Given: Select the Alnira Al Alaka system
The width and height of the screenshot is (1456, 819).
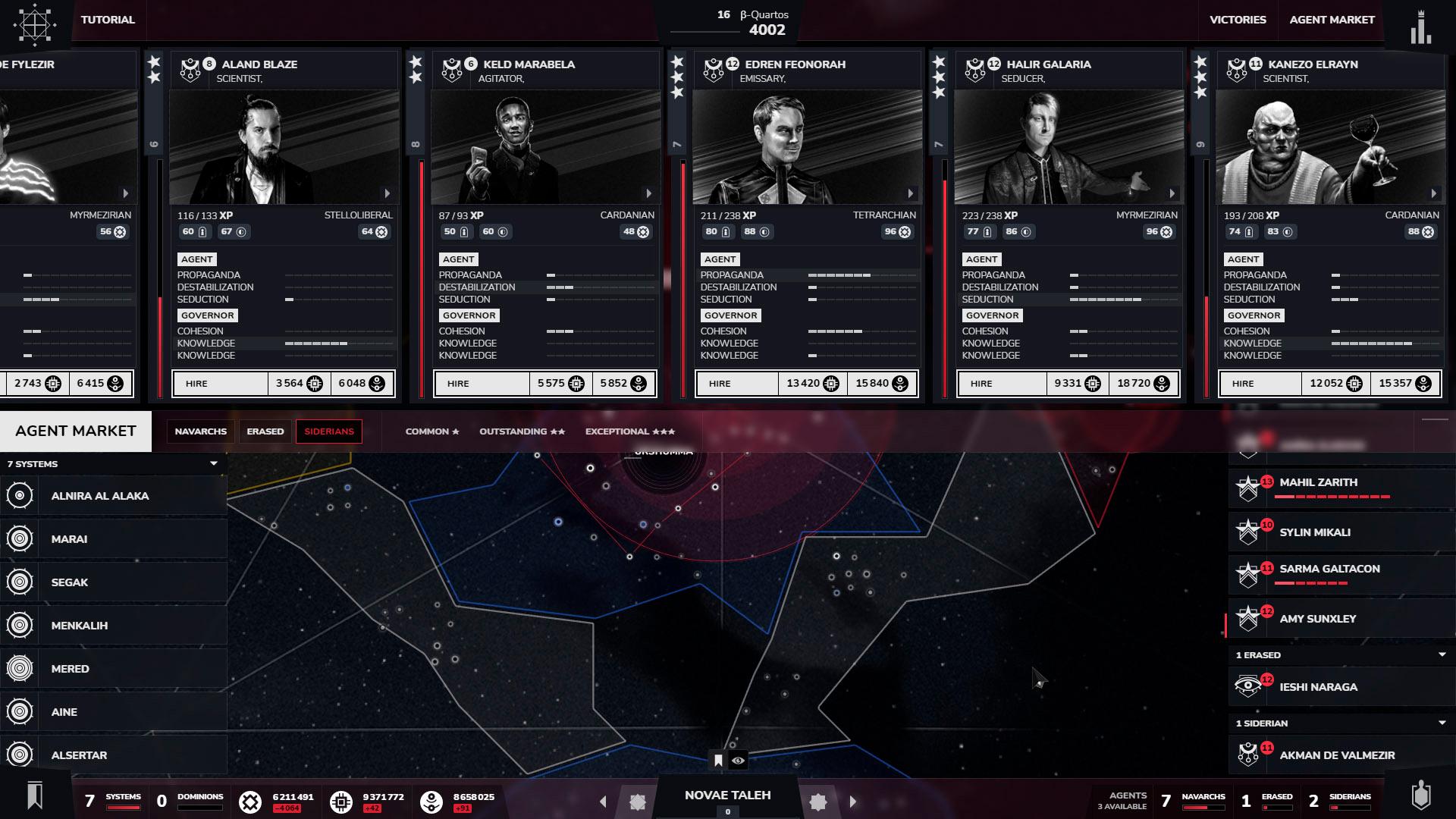Looking at the screenshot, I should click(x=100, y=496).
